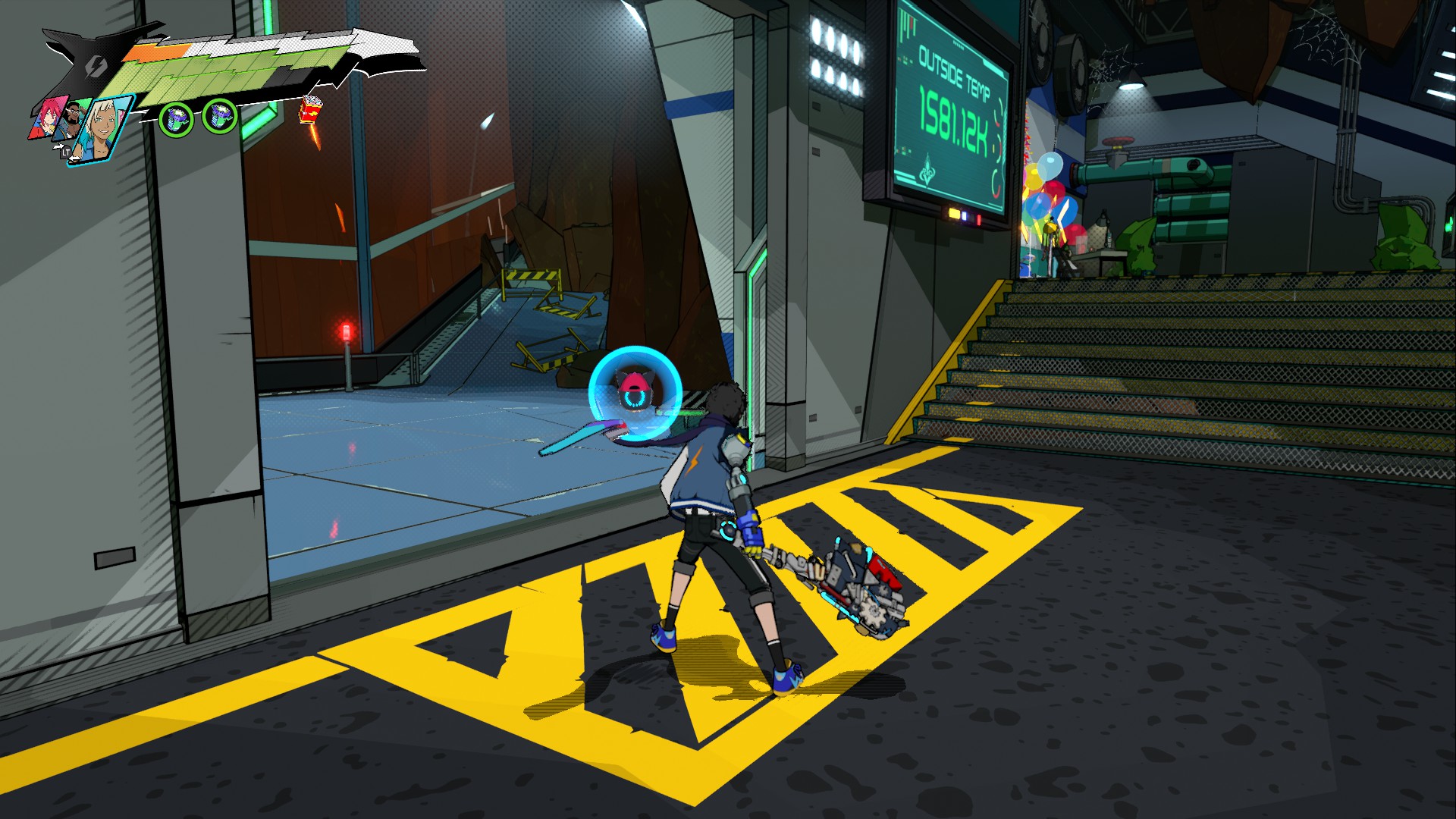Toggle the blue indicator light below the temp display
1456x819 pixels.
[965, 216]
